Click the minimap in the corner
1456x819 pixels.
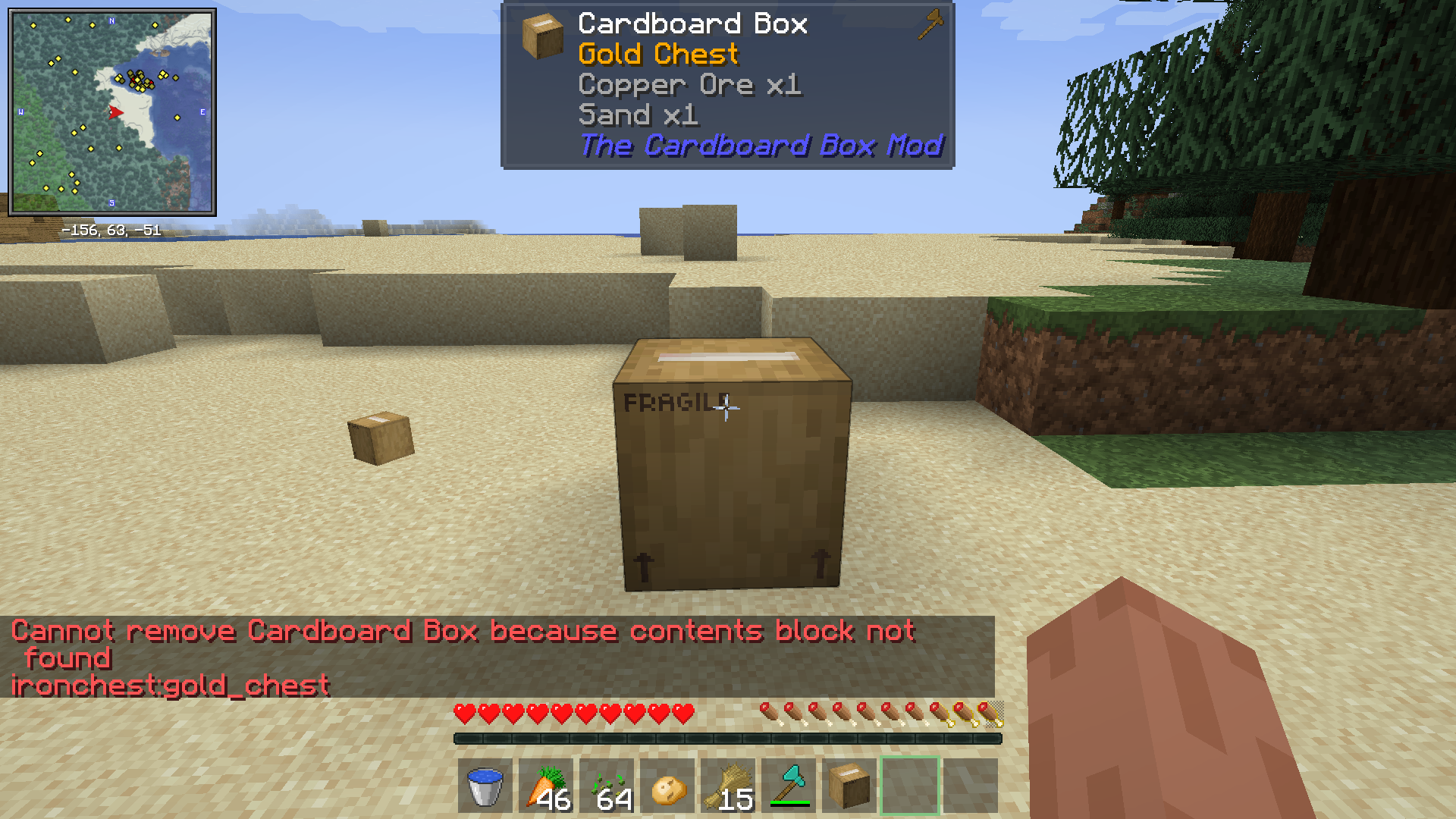(112, 111)
